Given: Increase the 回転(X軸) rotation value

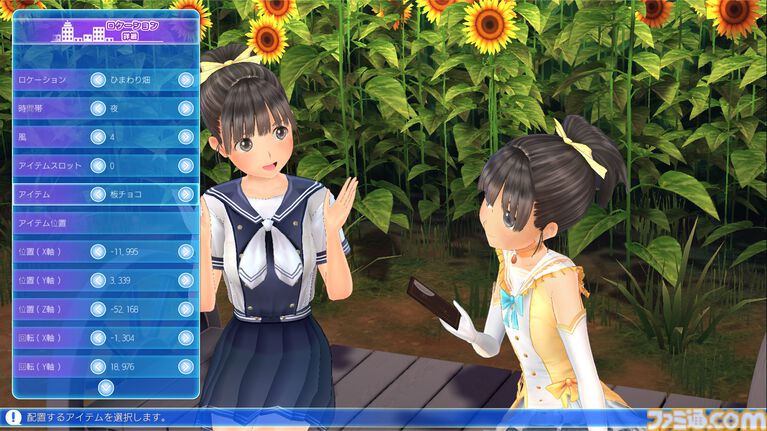Looking at the screenshot, I should click(186, 338).
